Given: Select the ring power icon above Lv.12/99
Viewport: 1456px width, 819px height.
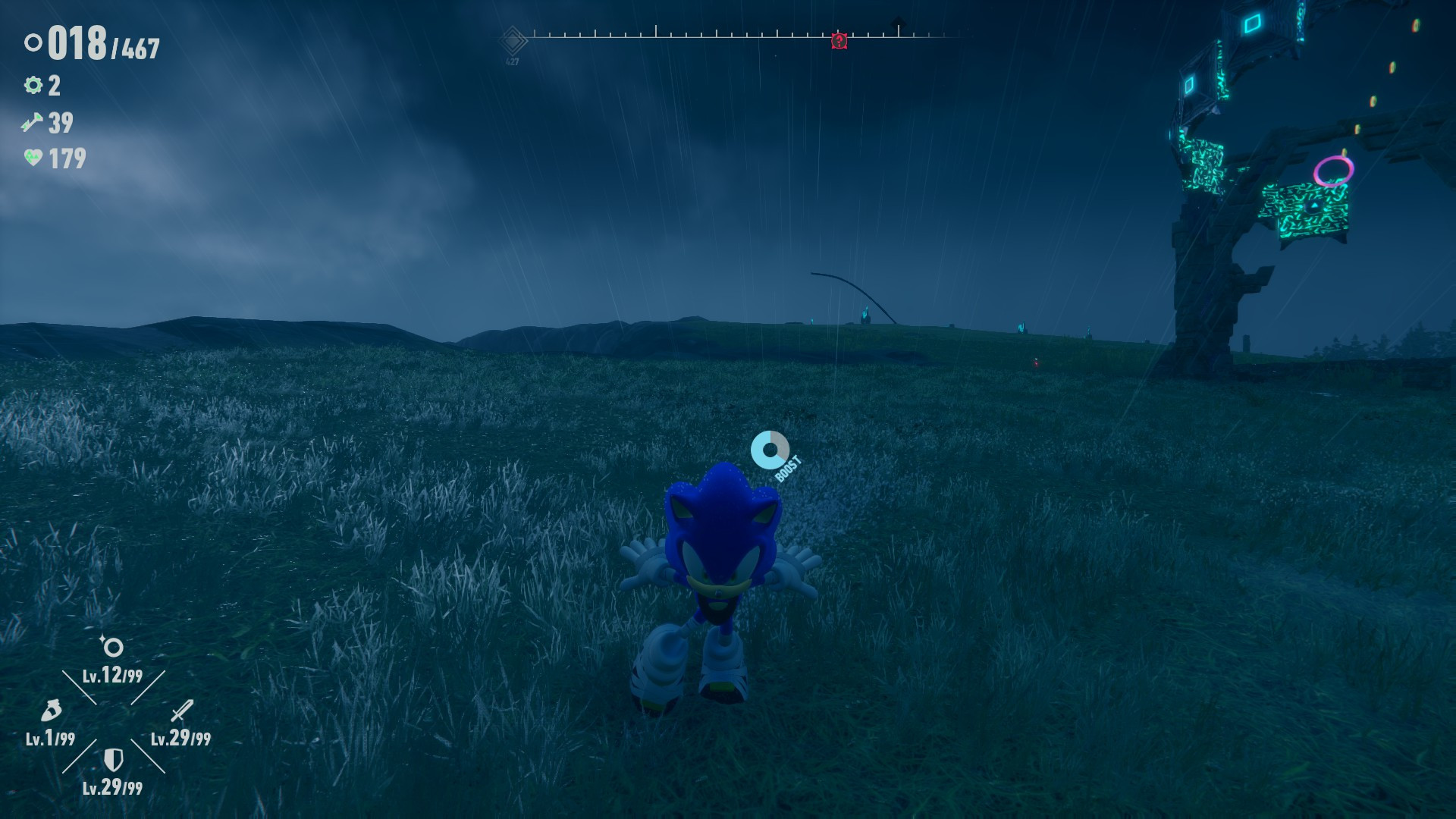Looking at the screenshot, I should pos(111,648).
